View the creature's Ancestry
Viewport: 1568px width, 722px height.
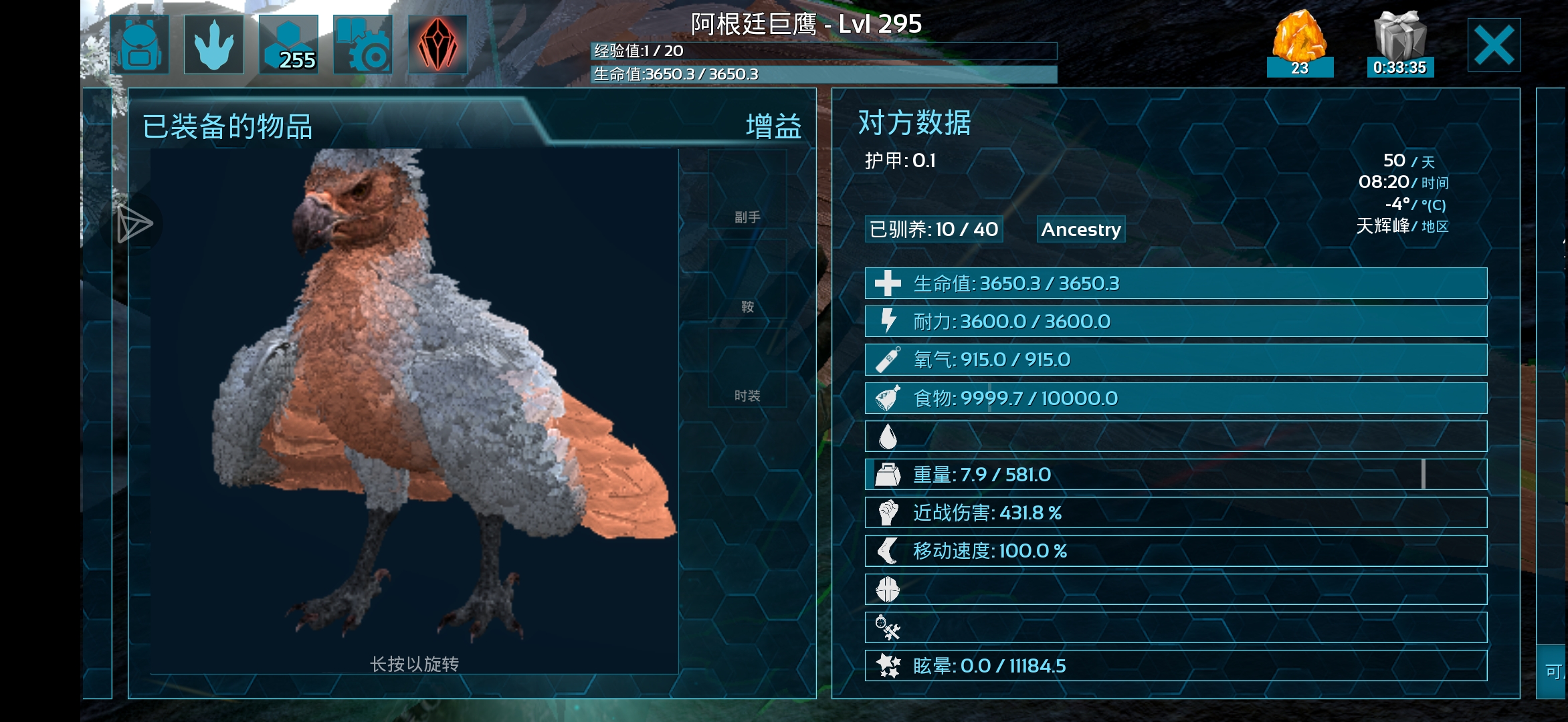pyautogui.click(x=1080, y=229)
